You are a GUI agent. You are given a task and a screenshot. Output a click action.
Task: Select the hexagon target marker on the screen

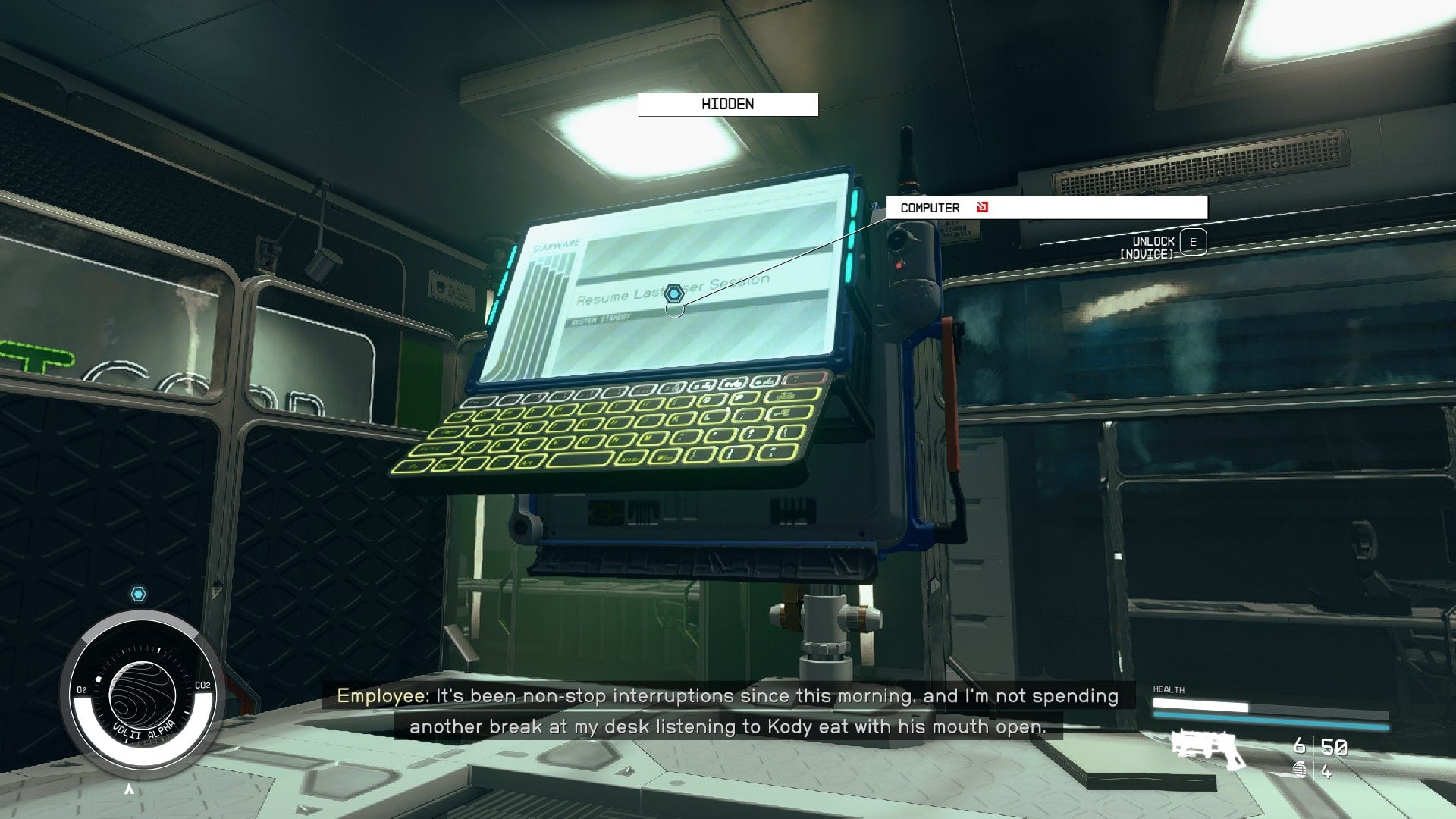pyautogui.click(x=674, y=293)
